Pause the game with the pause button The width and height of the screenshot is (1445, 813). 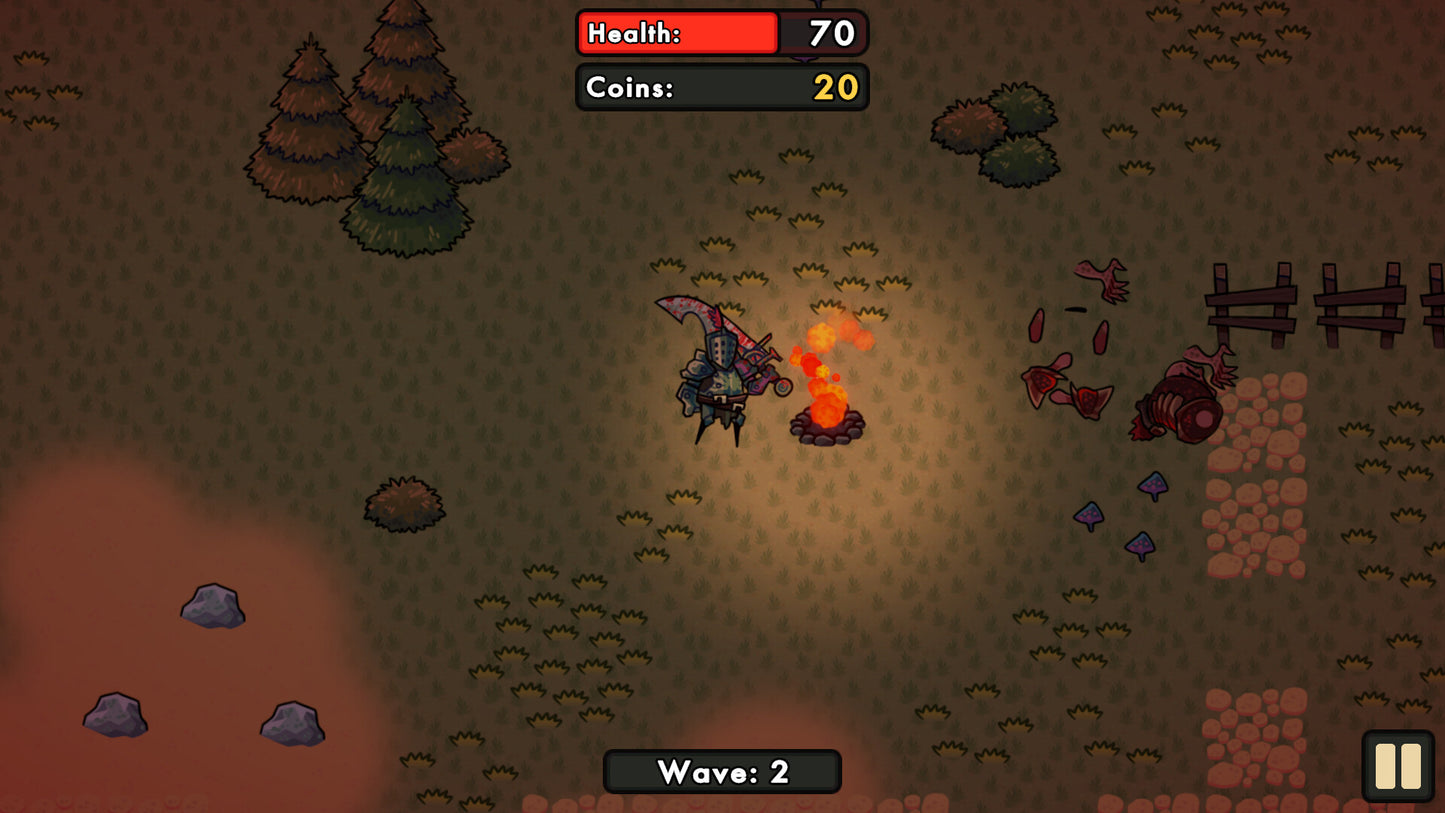point(1398,766)
